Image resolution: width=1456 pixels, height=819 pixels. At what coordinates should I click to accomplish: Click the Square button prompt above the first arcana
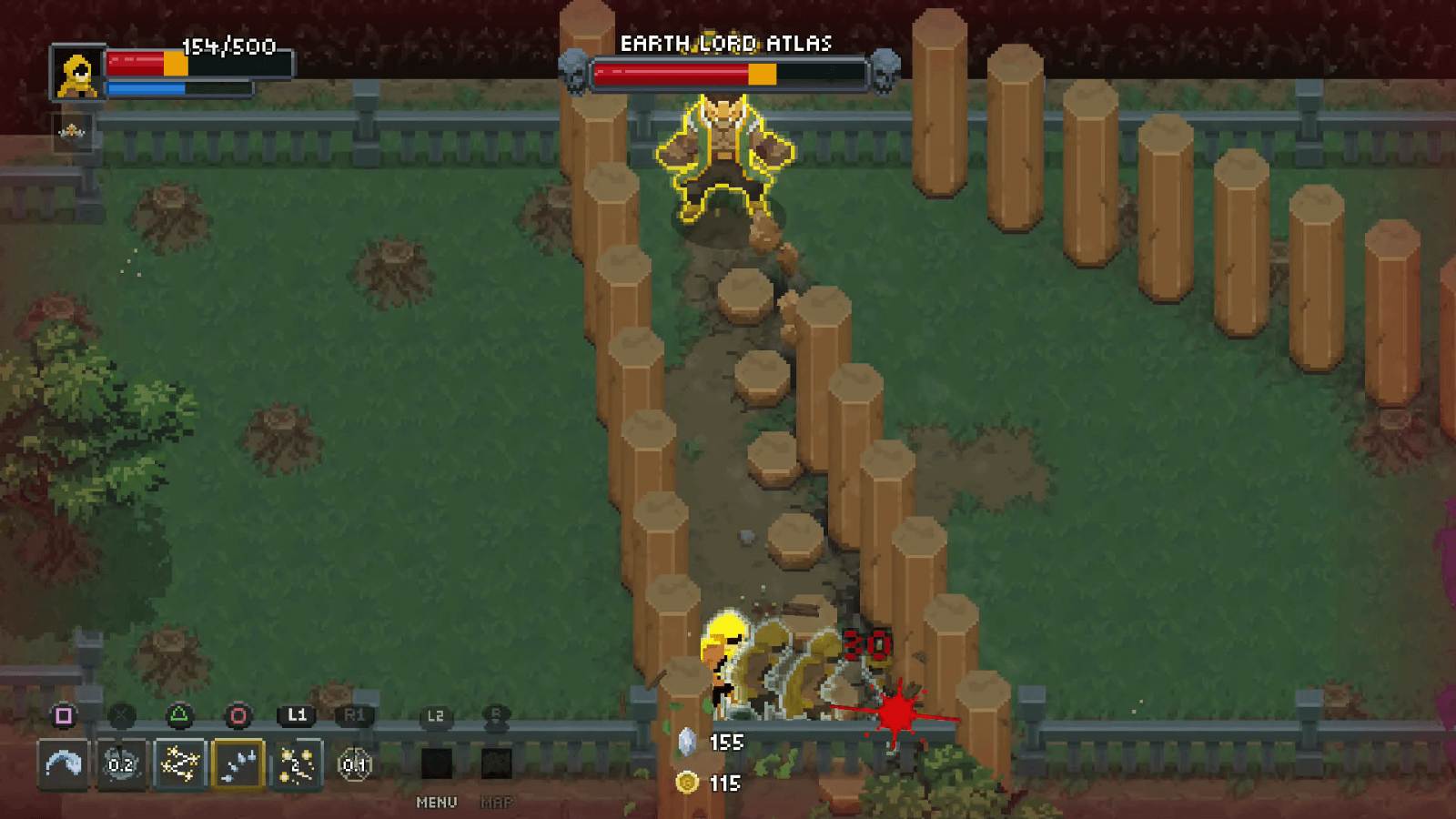click(64, 716)
